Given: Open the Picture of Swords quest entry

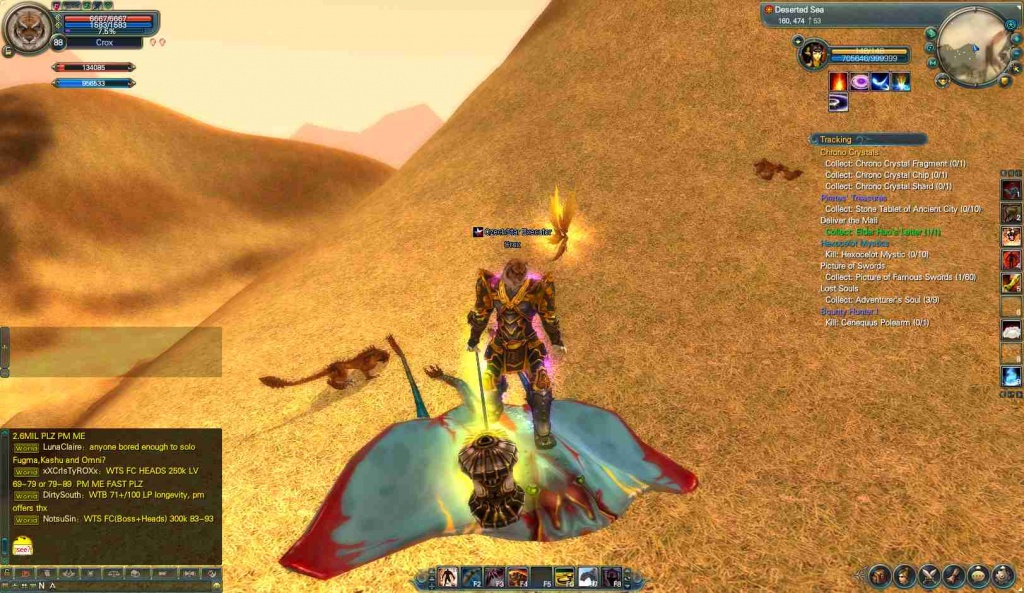Looking at the screenshot, I should tap(852, 265).
